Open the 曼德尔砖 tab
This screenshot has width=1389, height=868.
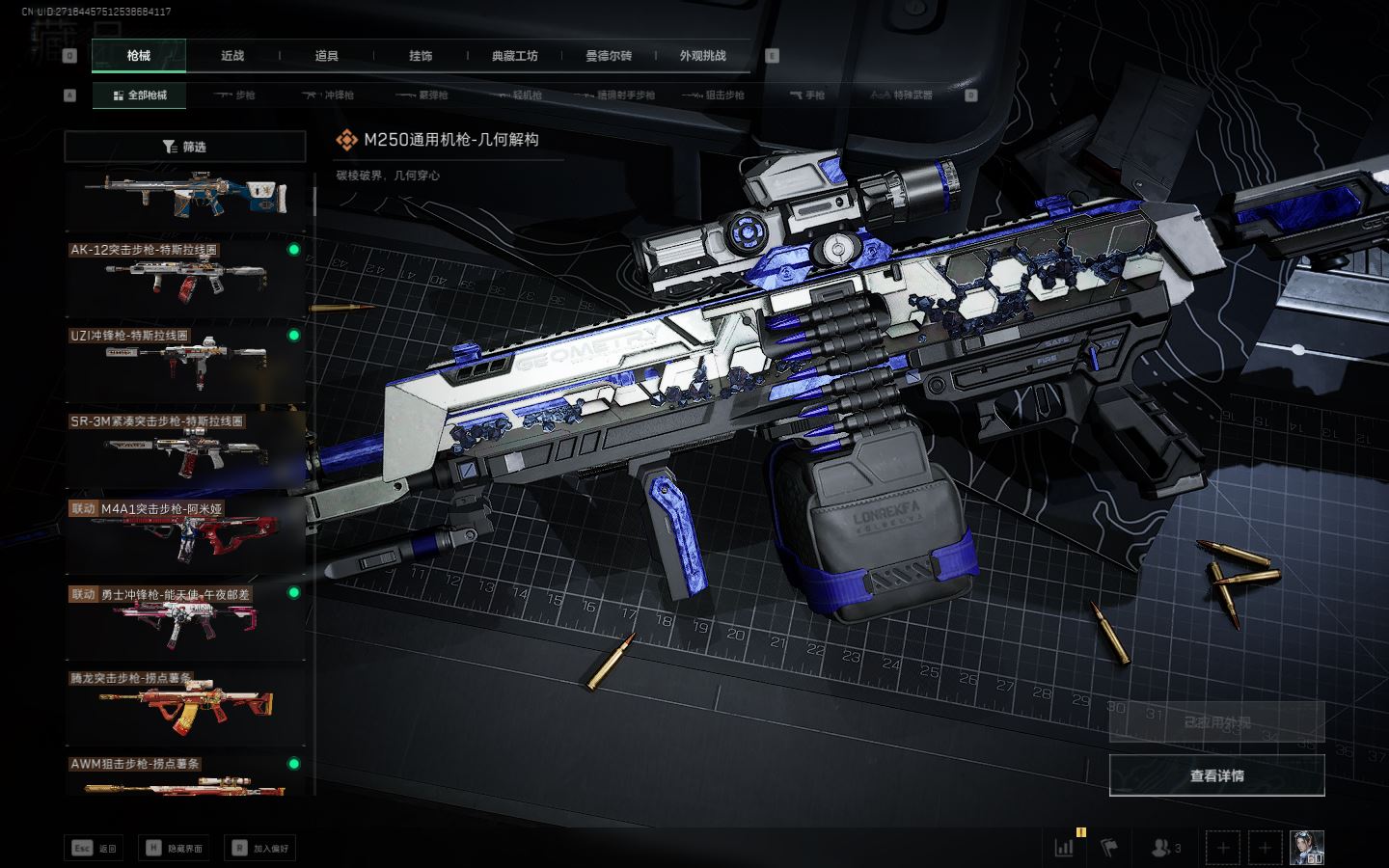coord(609,56)
